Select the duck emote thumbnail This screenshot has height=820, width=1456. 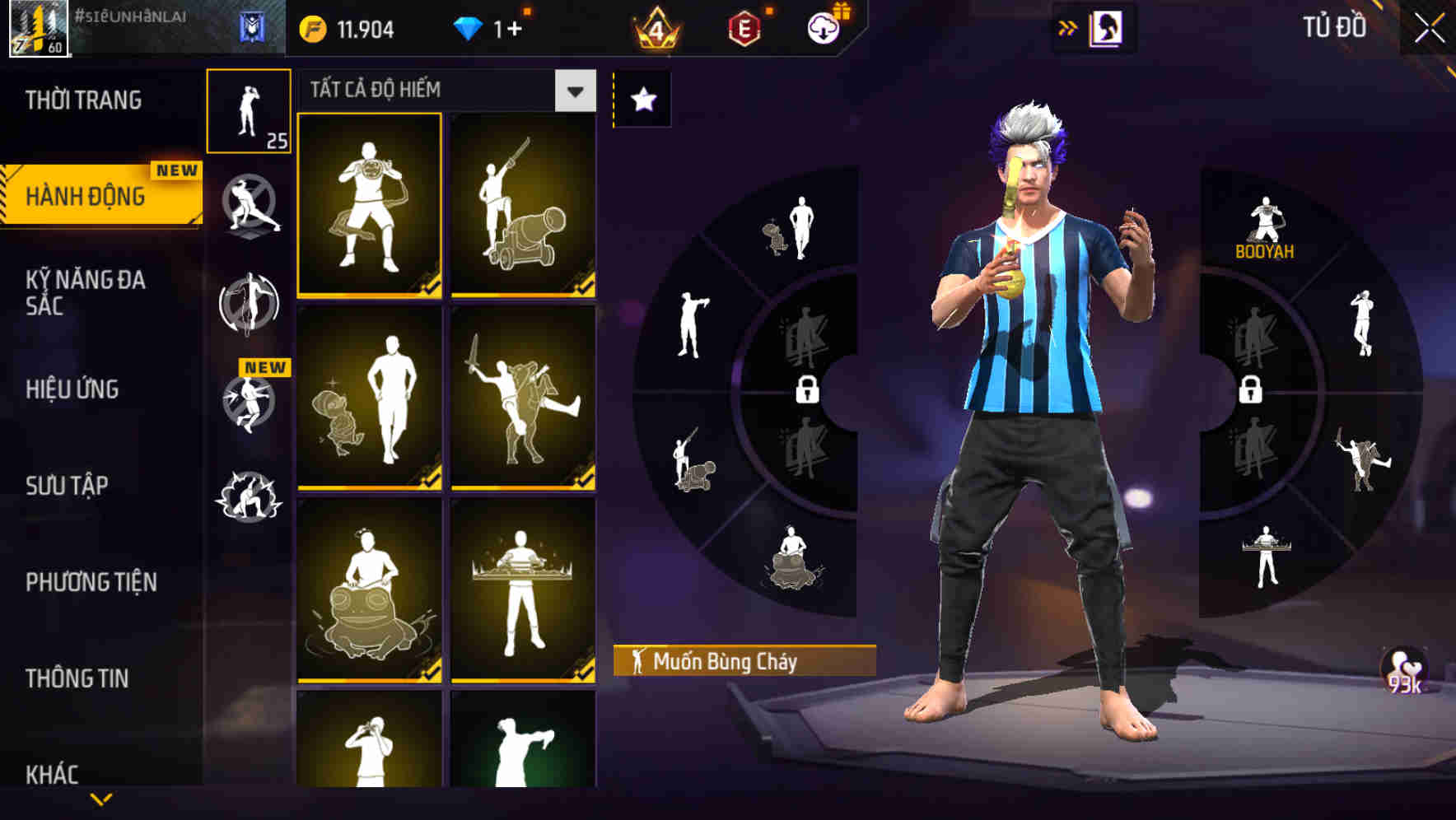pyautogui.click(x=369, y=399)
